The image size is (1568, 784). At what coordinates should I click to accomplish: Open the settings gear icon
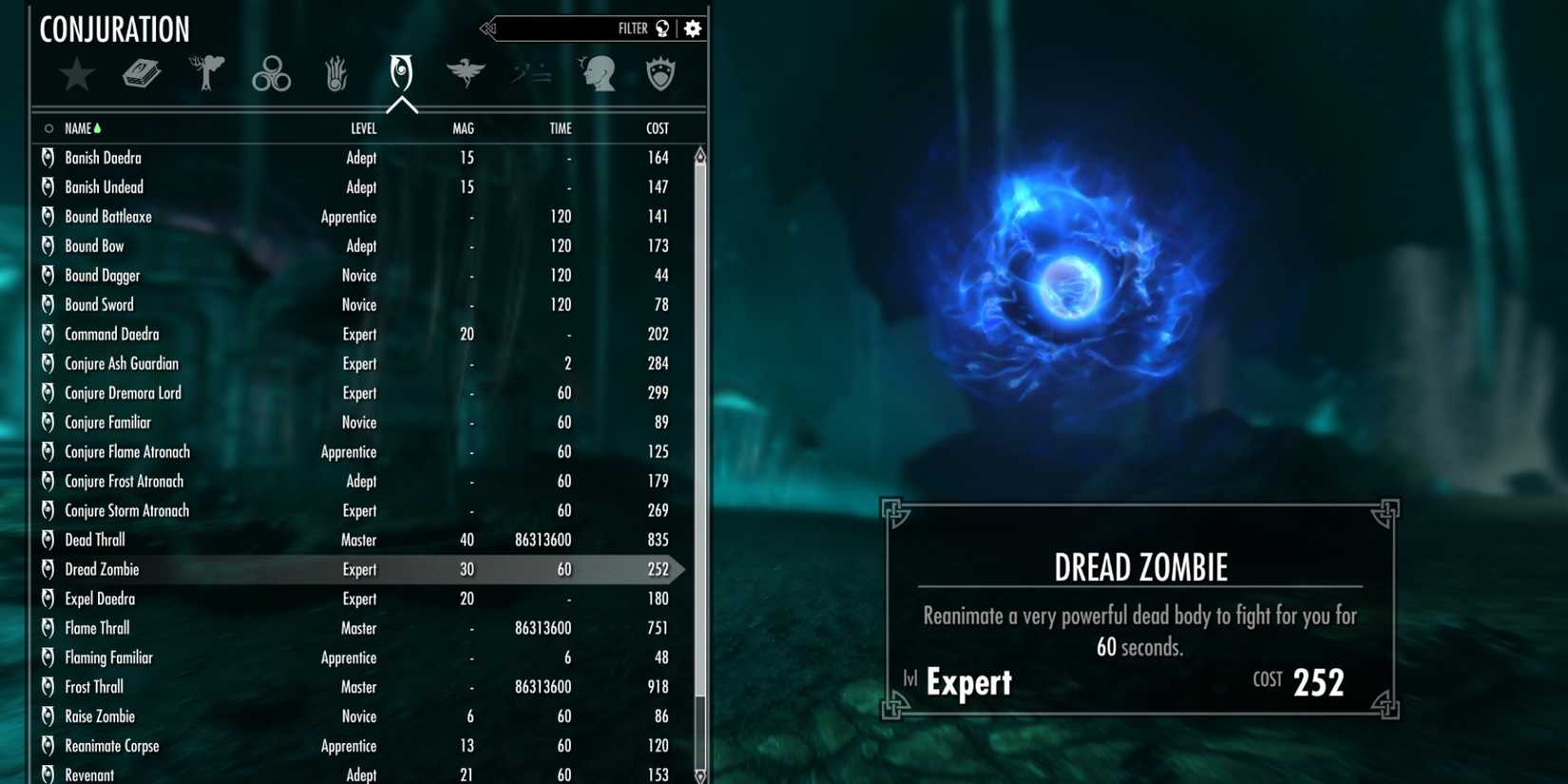[x=693, y=29]
